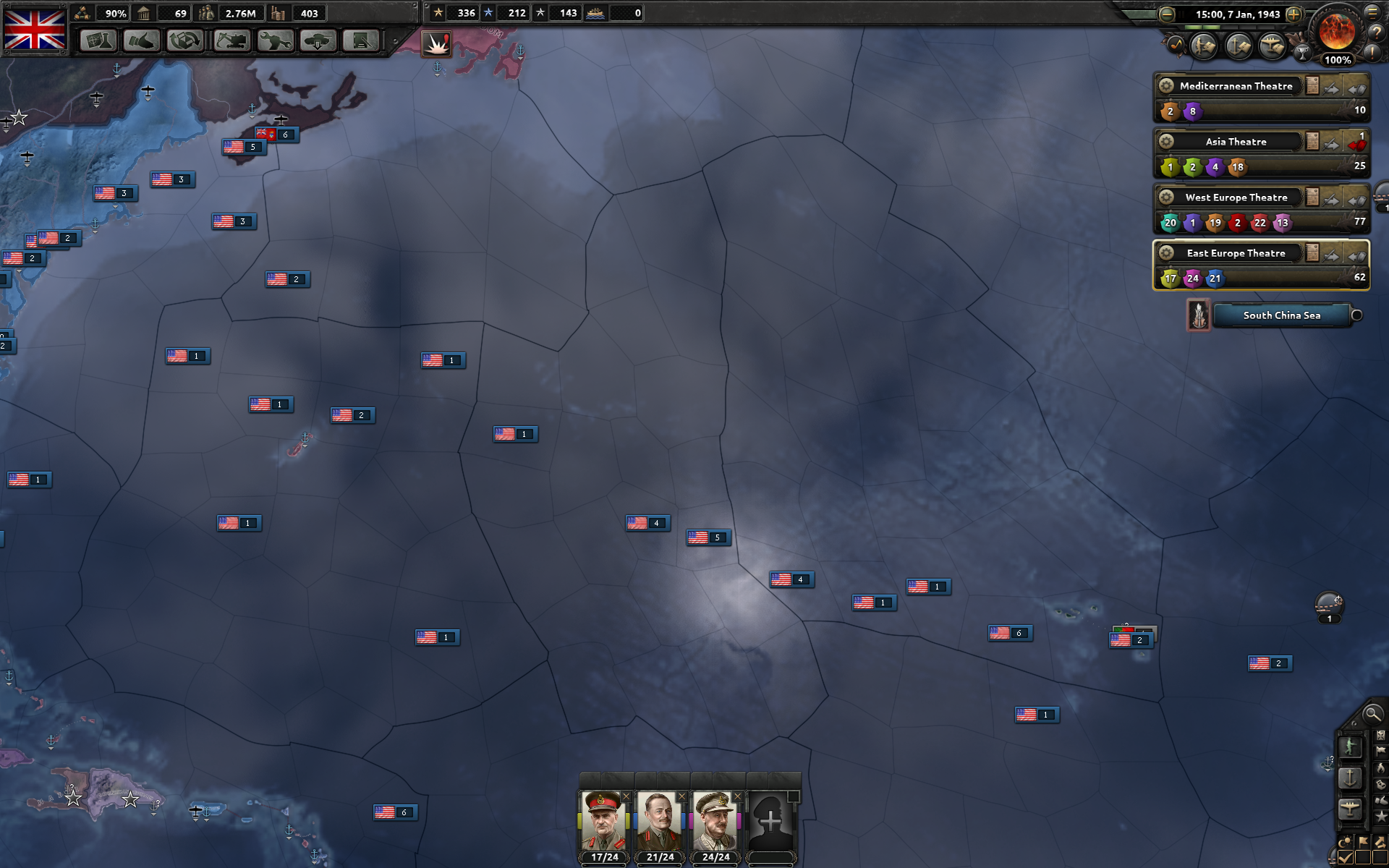The height and width of the screenshot is (868, 1389).
Task: Open the Research tab
Action: pos(98,41)
